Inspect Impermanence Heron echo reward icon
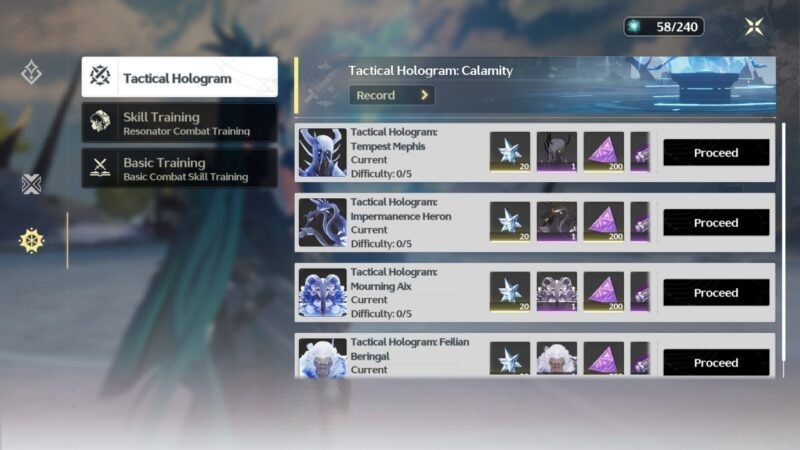This screenshot has height=450, width=800. point(557,223)
